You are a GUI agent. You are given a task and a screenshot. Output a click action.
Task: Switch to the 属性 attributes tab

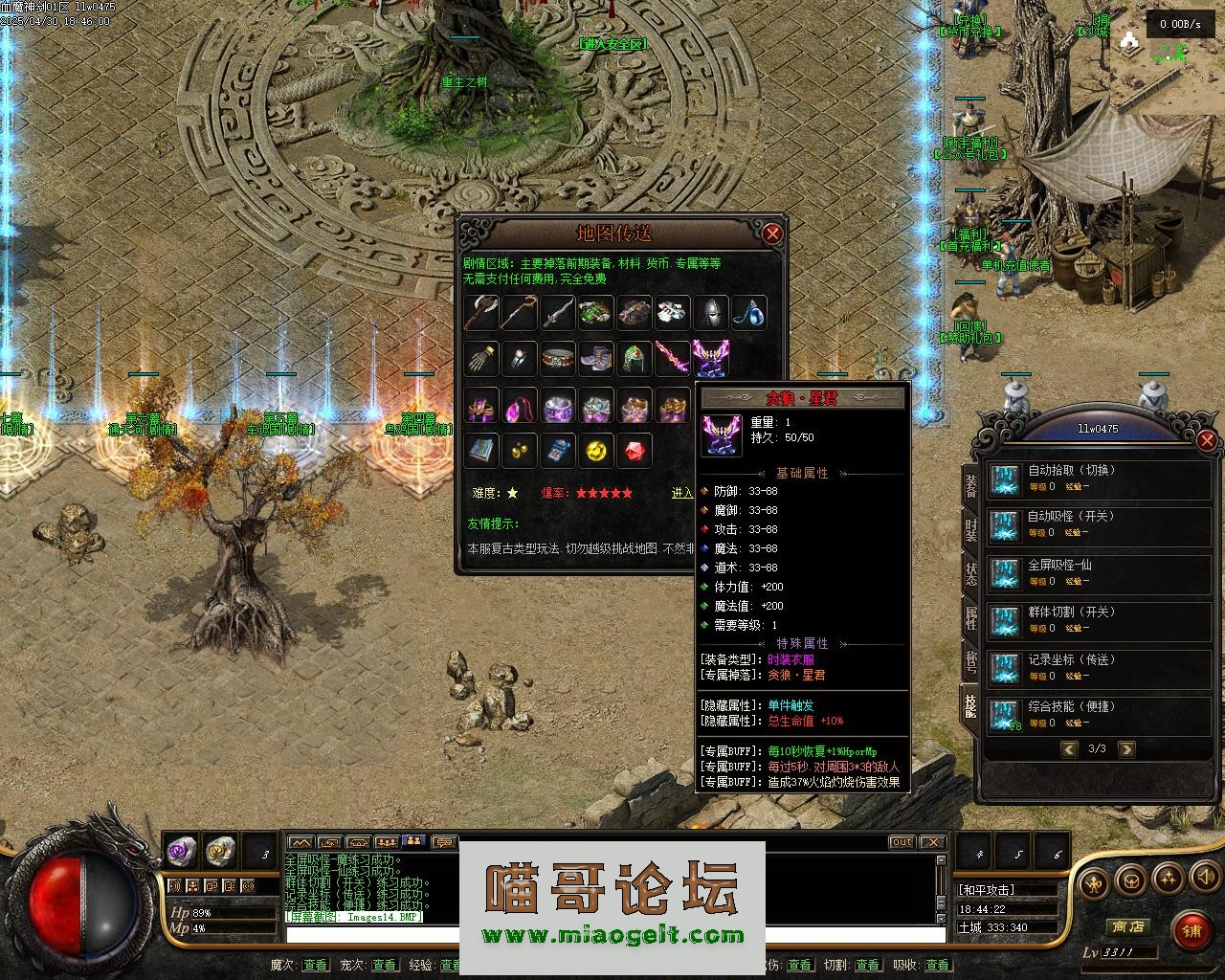click(970, 617)
